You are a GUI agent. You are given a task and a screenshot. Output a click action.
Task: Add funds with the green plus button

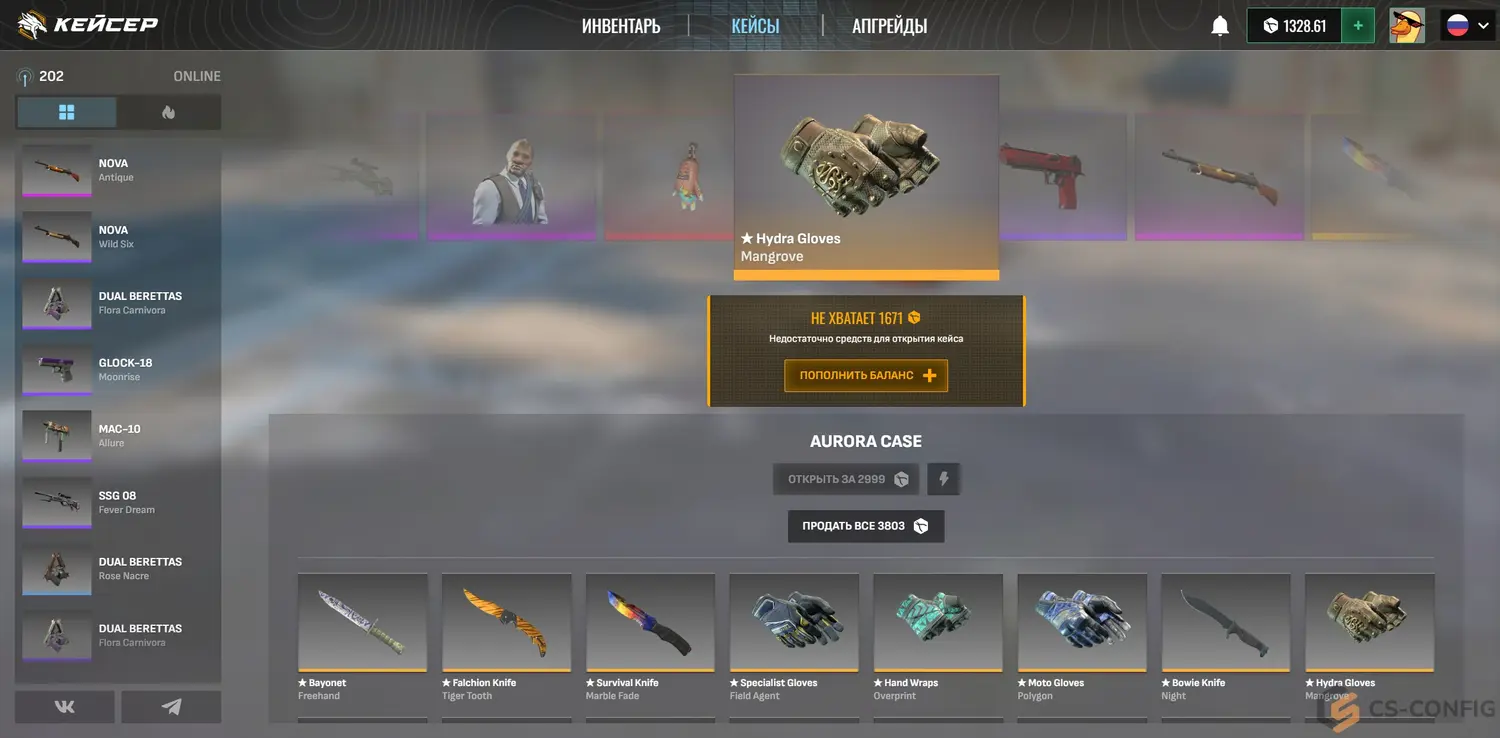pos(1357,26)
